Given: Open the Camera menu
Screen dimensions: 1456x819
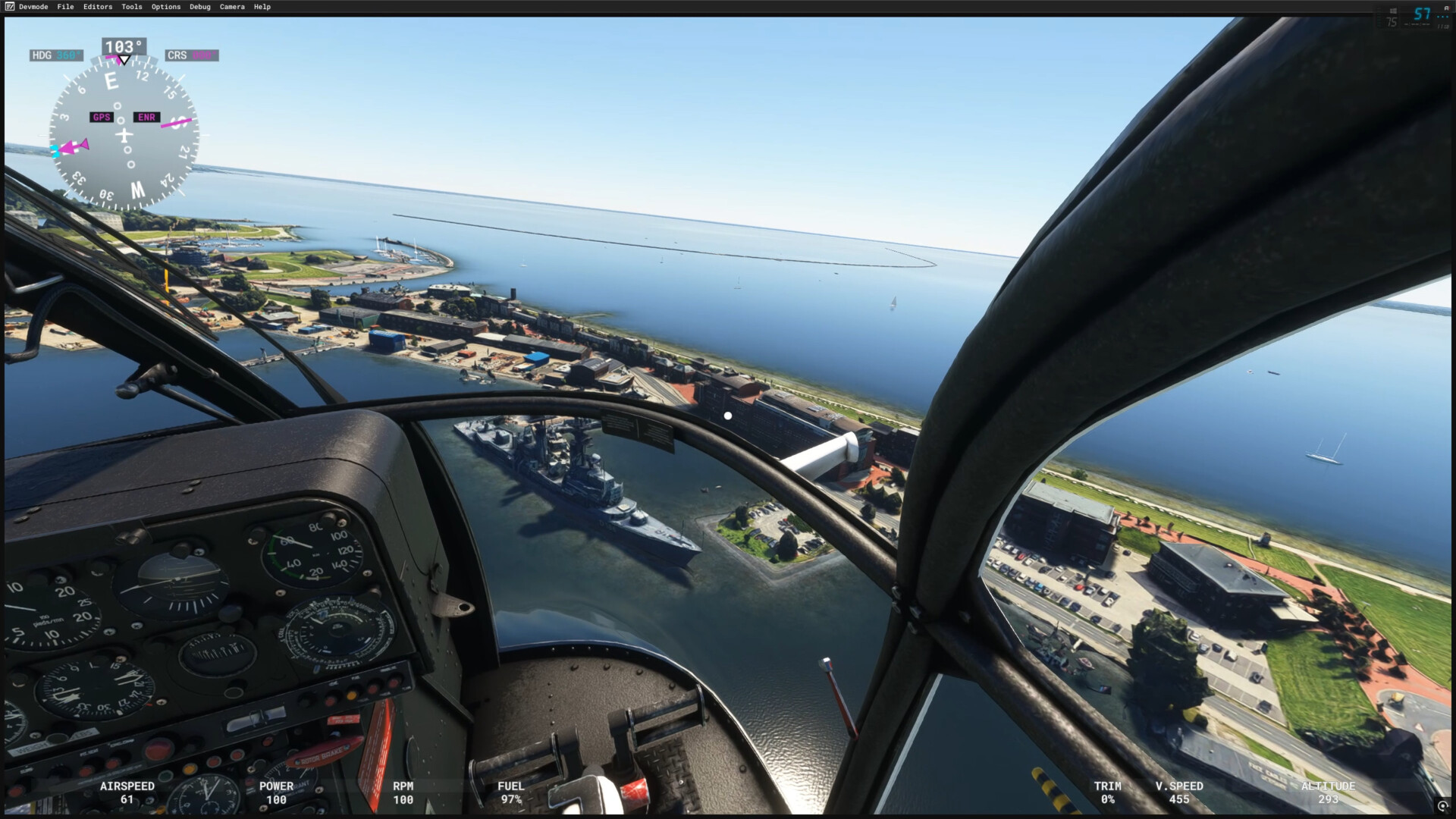Looking at the screenshot, I should coord(232,7).
